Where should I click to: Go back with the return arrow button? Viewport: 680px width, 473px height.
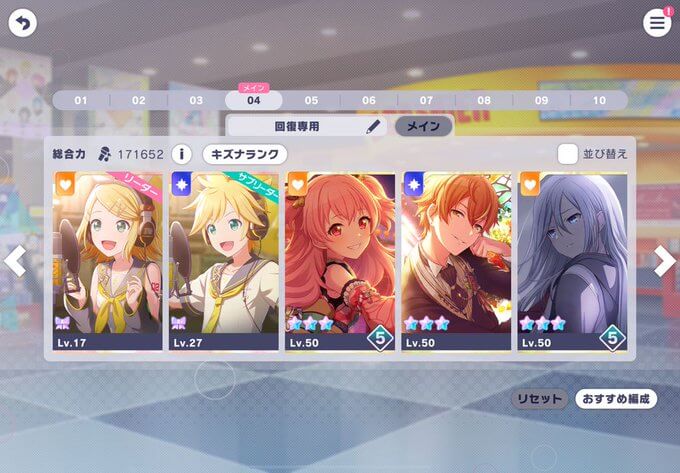tap(22, 22)
